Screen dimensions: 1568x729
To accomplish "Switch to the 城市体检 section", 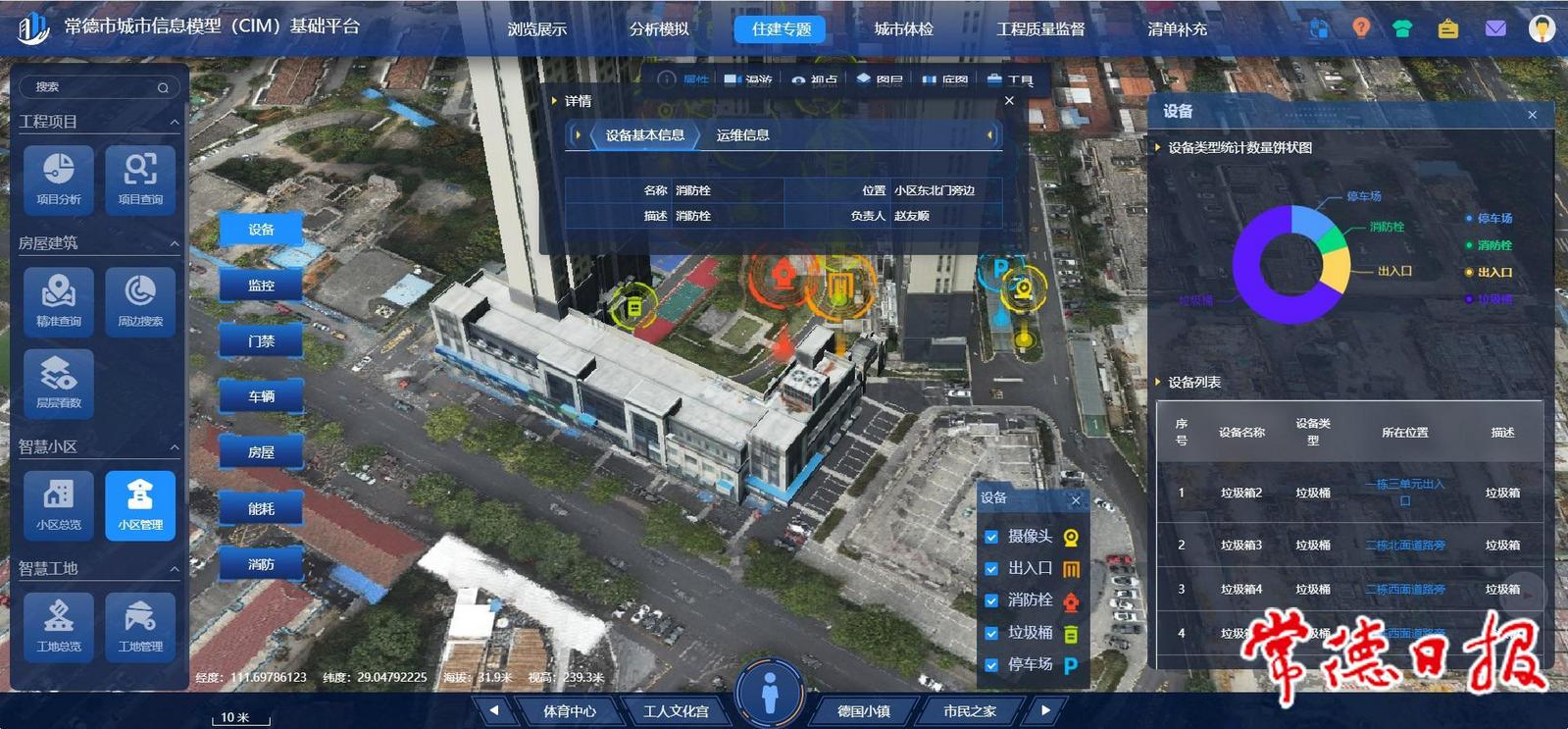I will (903, 29).
